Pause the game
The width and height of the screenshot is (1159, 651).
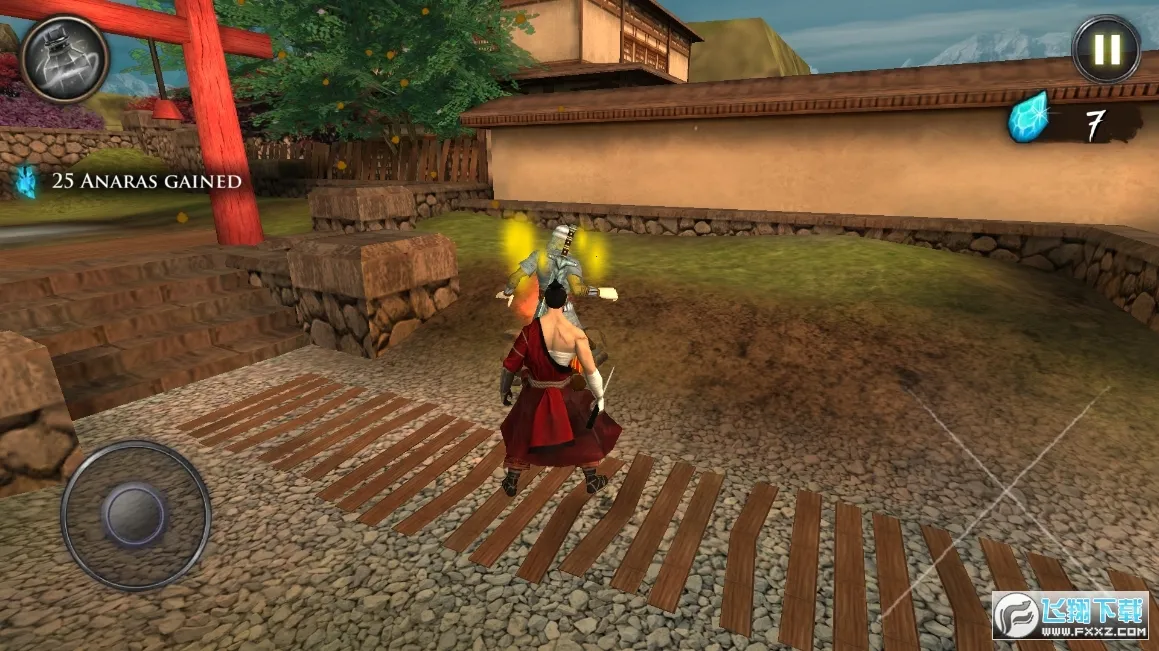click(x=1106, y=48)
